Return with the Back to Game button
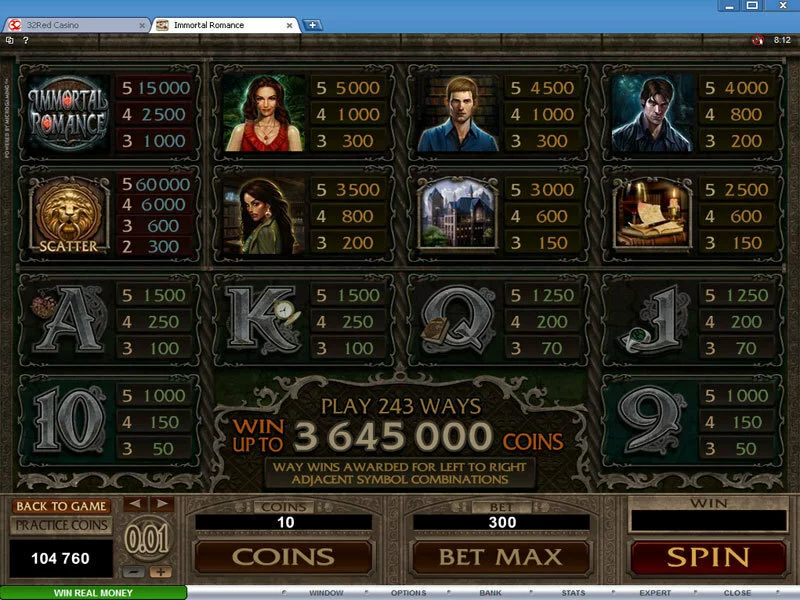The height and width of the screenshot is (600, 800). 62,506
